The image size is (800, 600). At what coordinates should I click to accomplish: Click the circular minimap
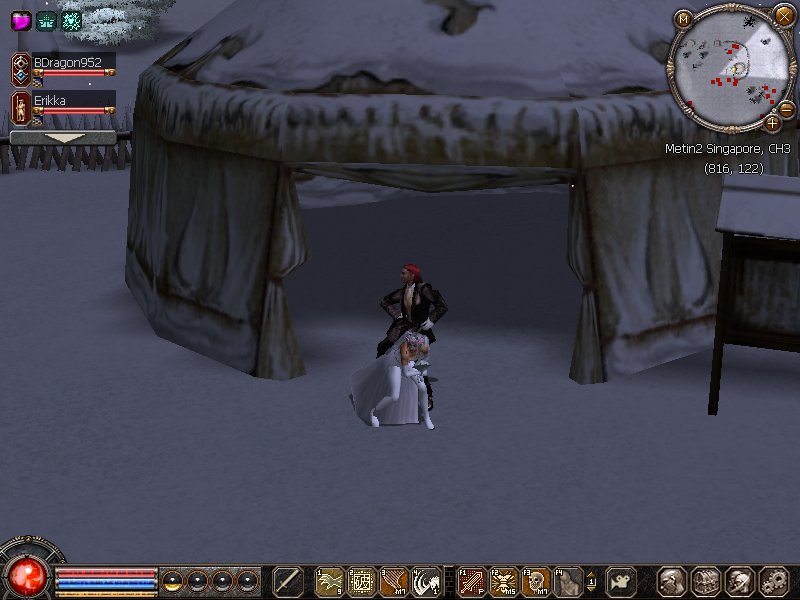click(x=727, y=67)
